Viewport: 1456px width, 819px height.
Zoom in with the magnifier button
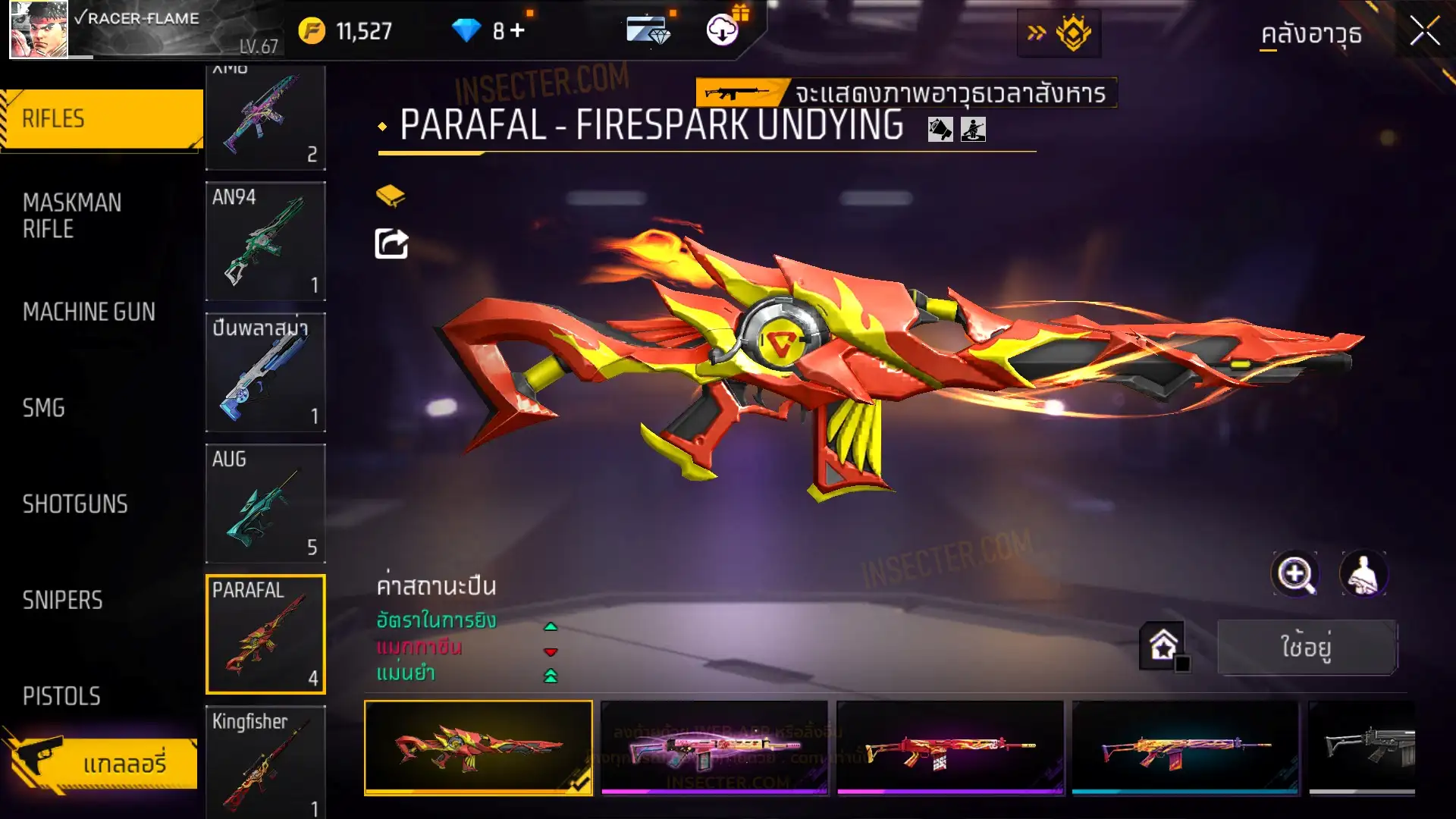coord(1295,574)
